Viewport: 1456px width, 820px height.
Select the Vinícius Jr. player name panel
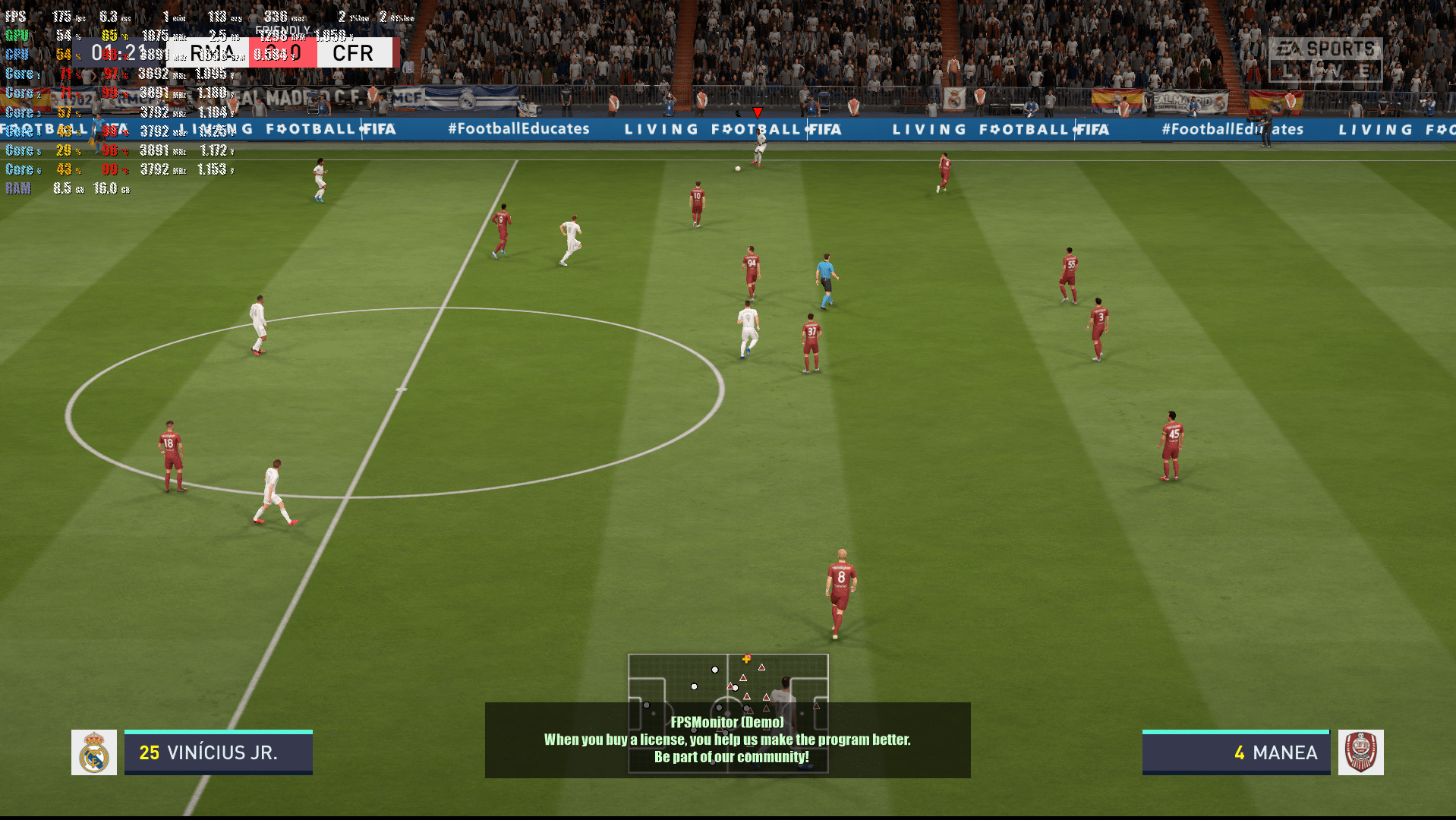click(x=219, y=752)
